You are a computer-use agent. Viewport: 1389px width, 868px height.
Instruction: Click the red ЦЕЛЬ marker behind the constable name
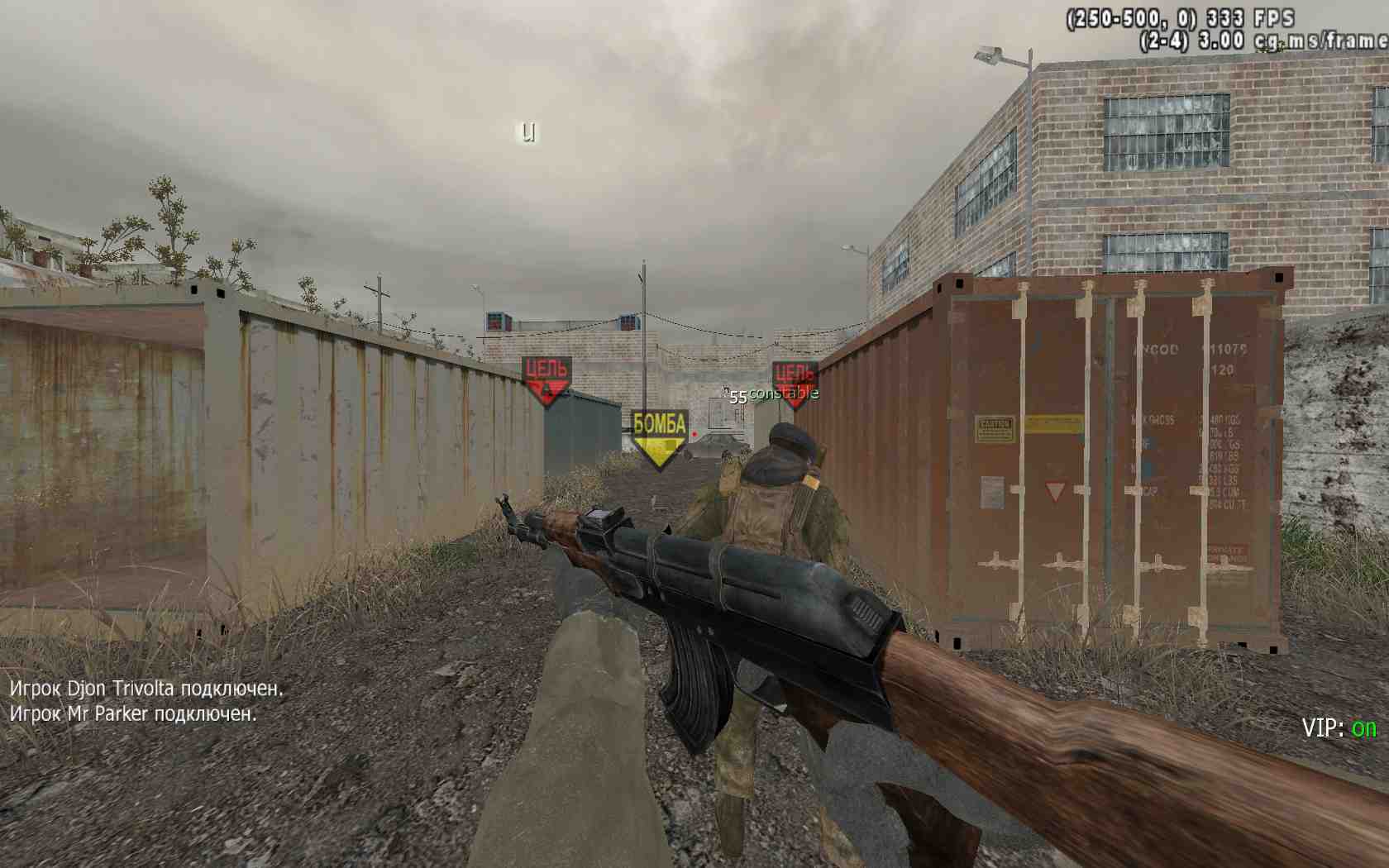click(795, 384)
